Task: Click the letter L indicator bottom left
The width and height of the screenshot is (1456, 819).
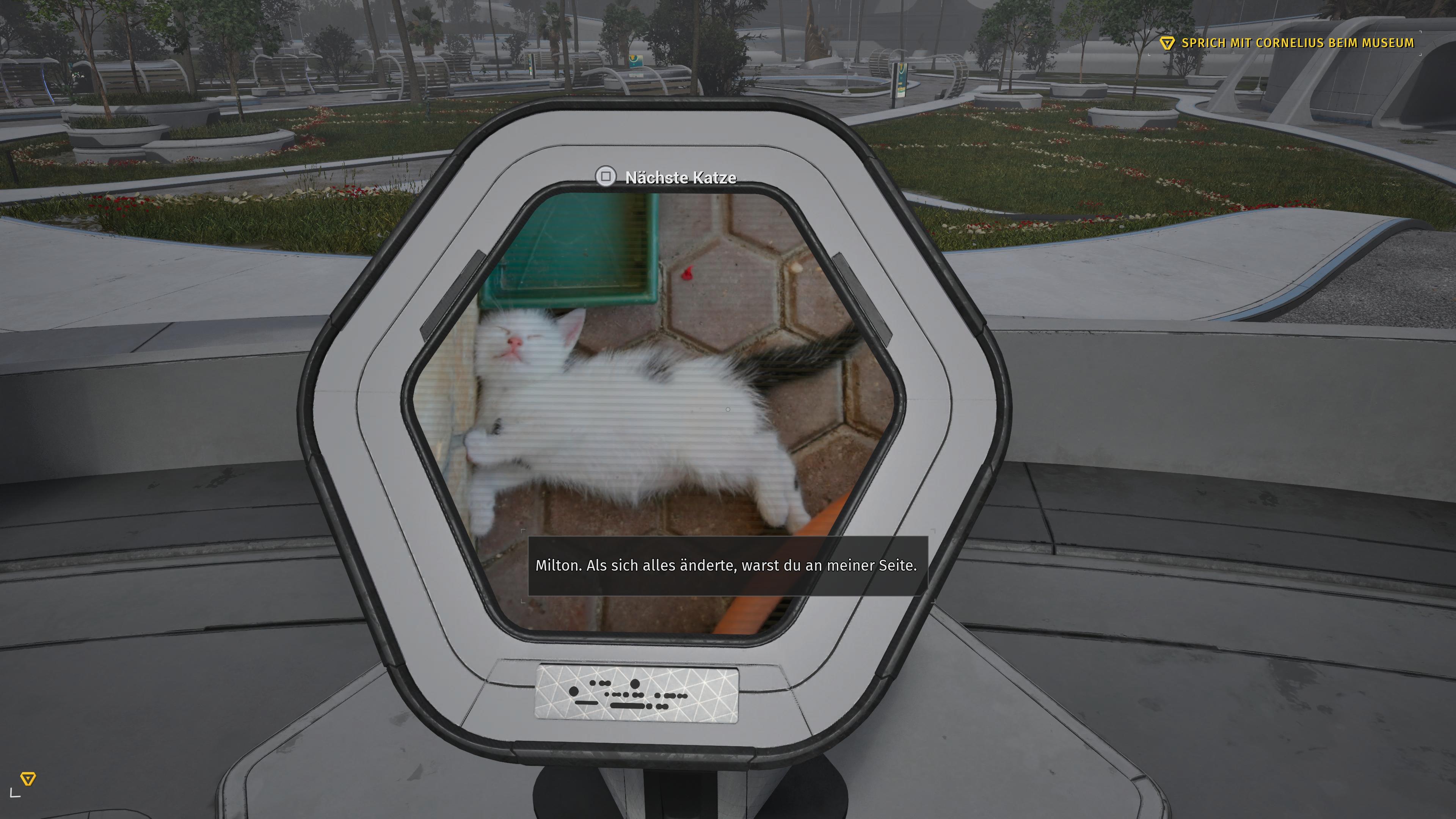Action: pos(15,792)
